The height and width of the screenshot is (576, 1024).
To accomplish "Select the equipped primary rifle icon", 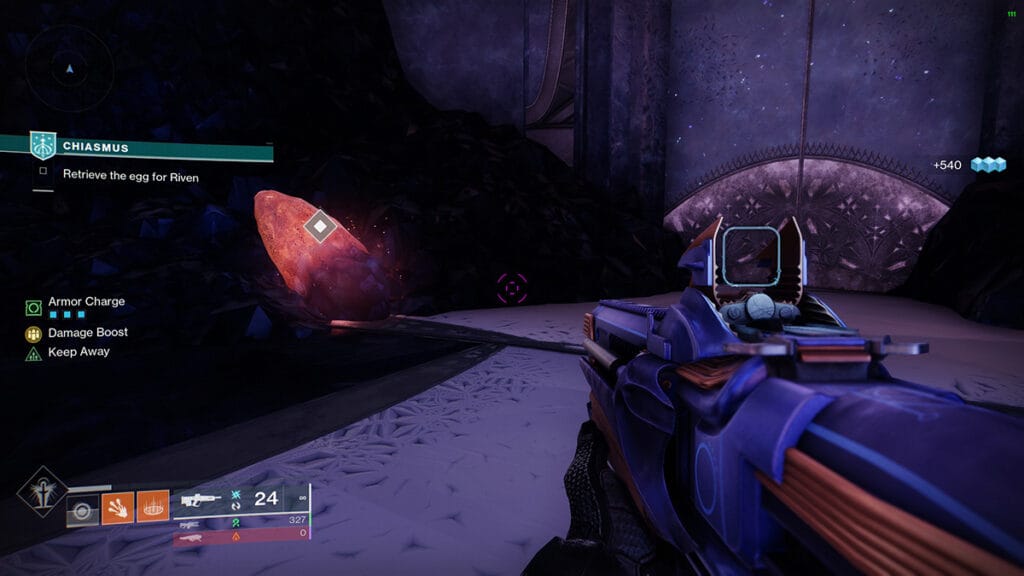I will tap(200, 499).
